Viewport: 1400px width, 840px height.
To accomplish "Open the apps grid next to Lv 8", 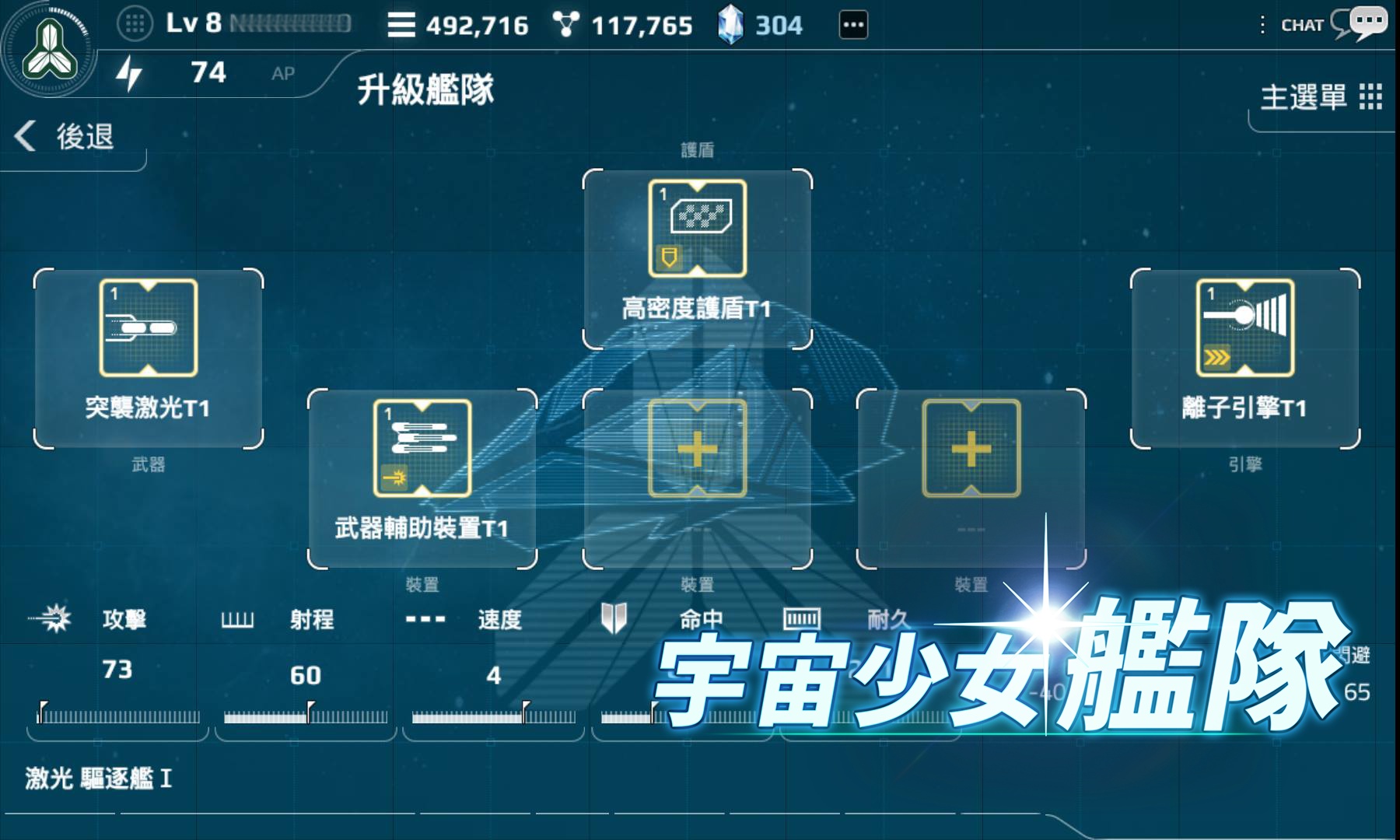I will click(134, 23).
